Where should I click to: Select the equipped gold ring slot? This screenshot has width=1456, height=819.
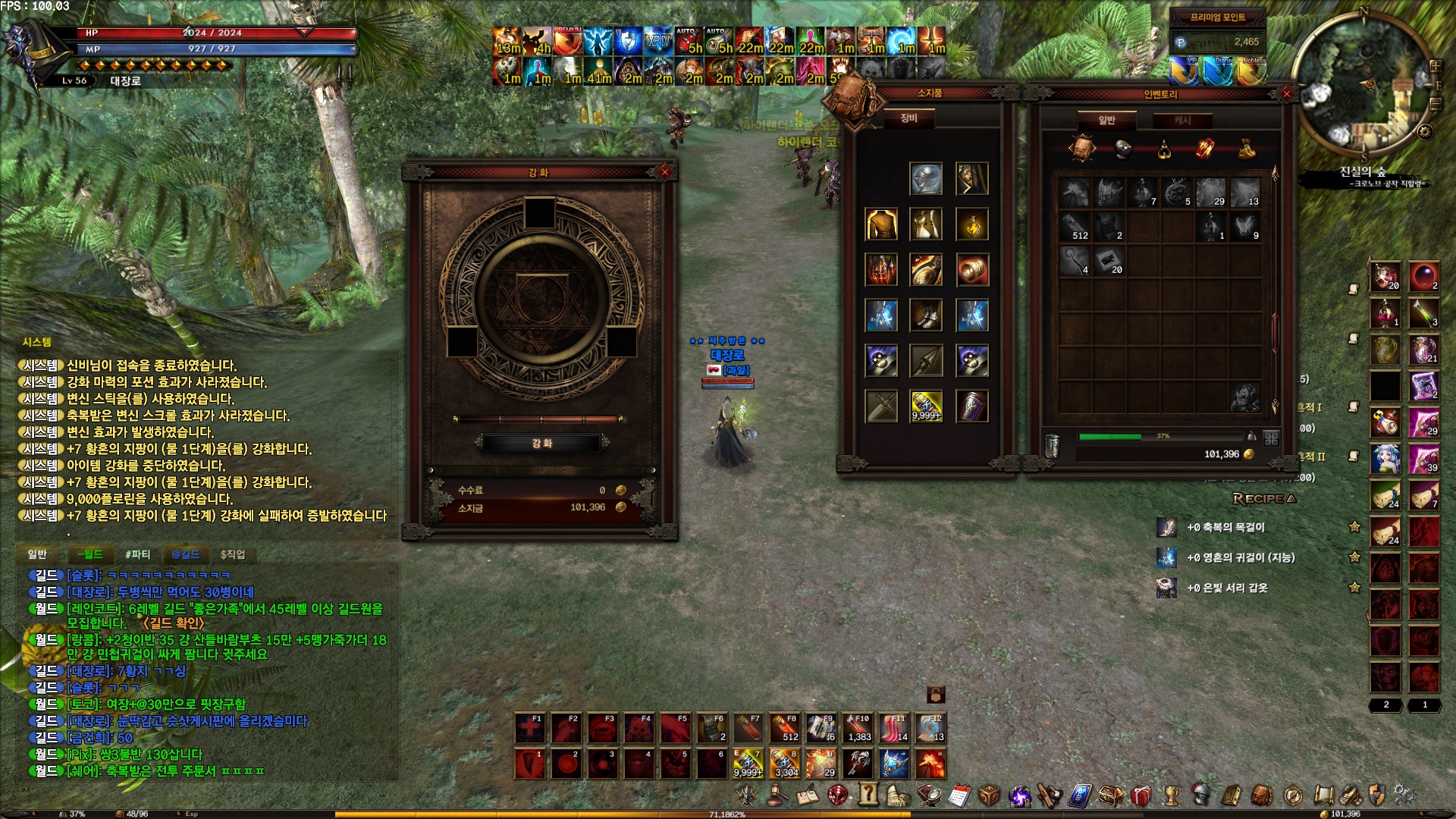[x=972, y=270]
